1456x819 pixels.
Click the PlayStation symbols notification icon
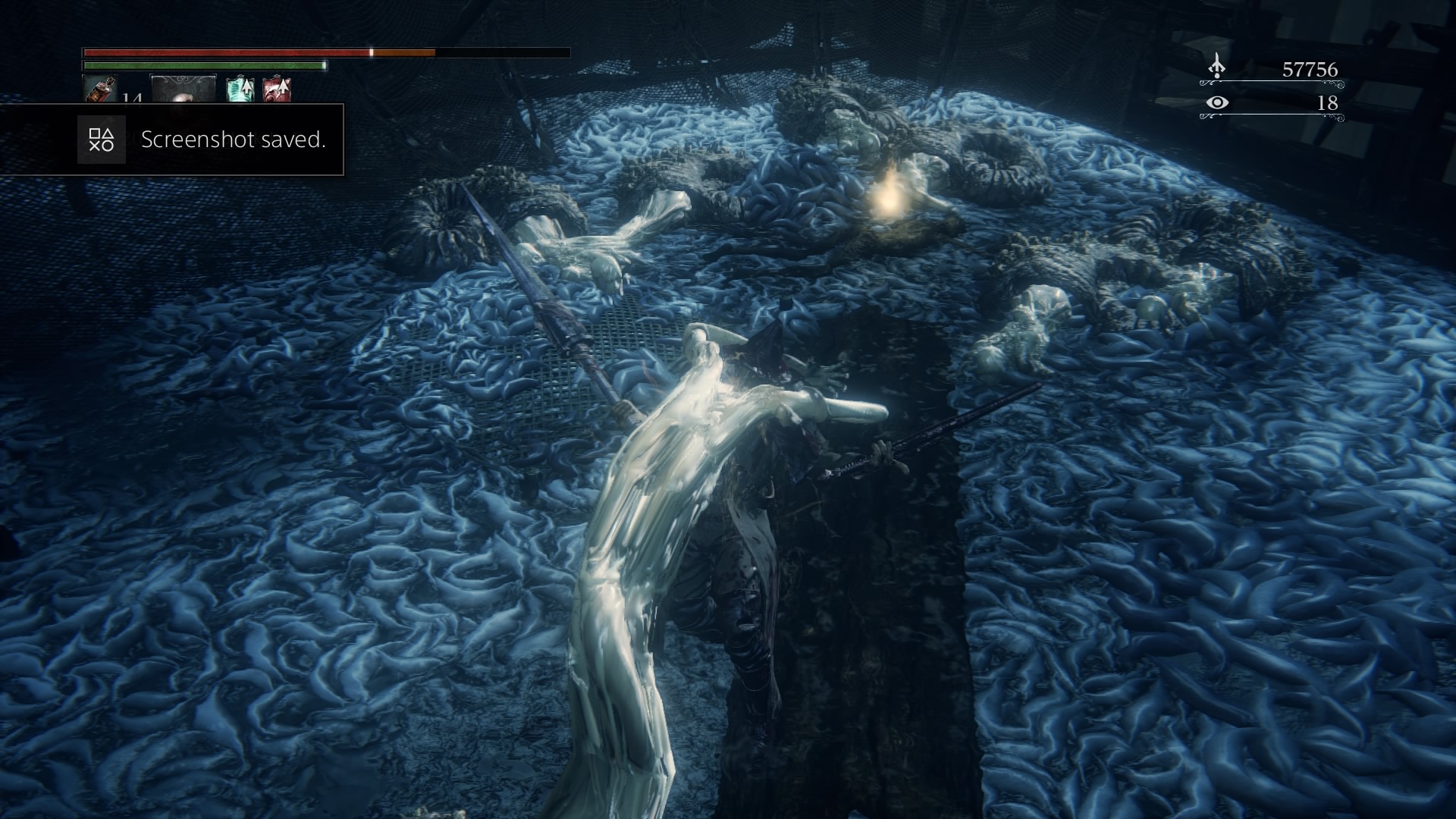[x=101, y=140]
